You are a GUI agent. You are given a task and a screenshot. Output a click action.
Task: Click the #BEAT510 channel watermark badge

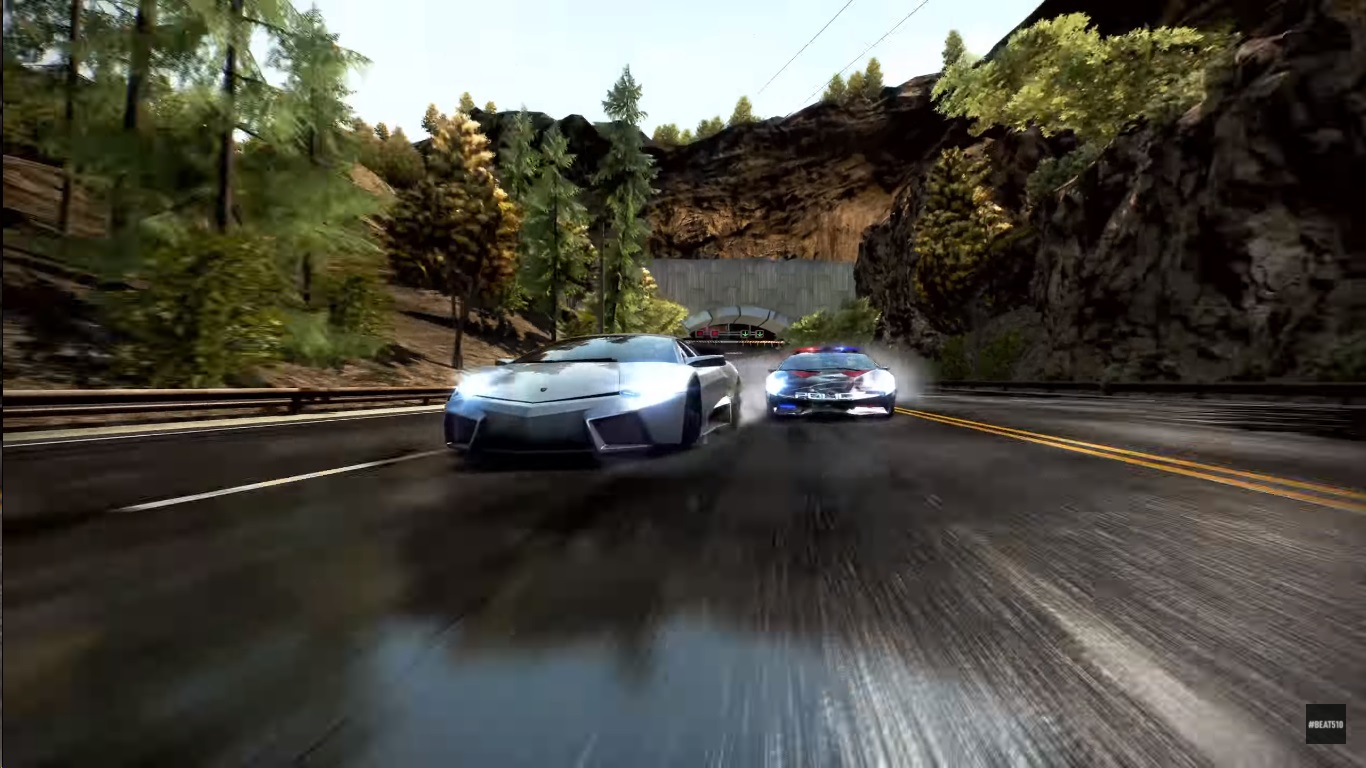[x=1325, y=723]
